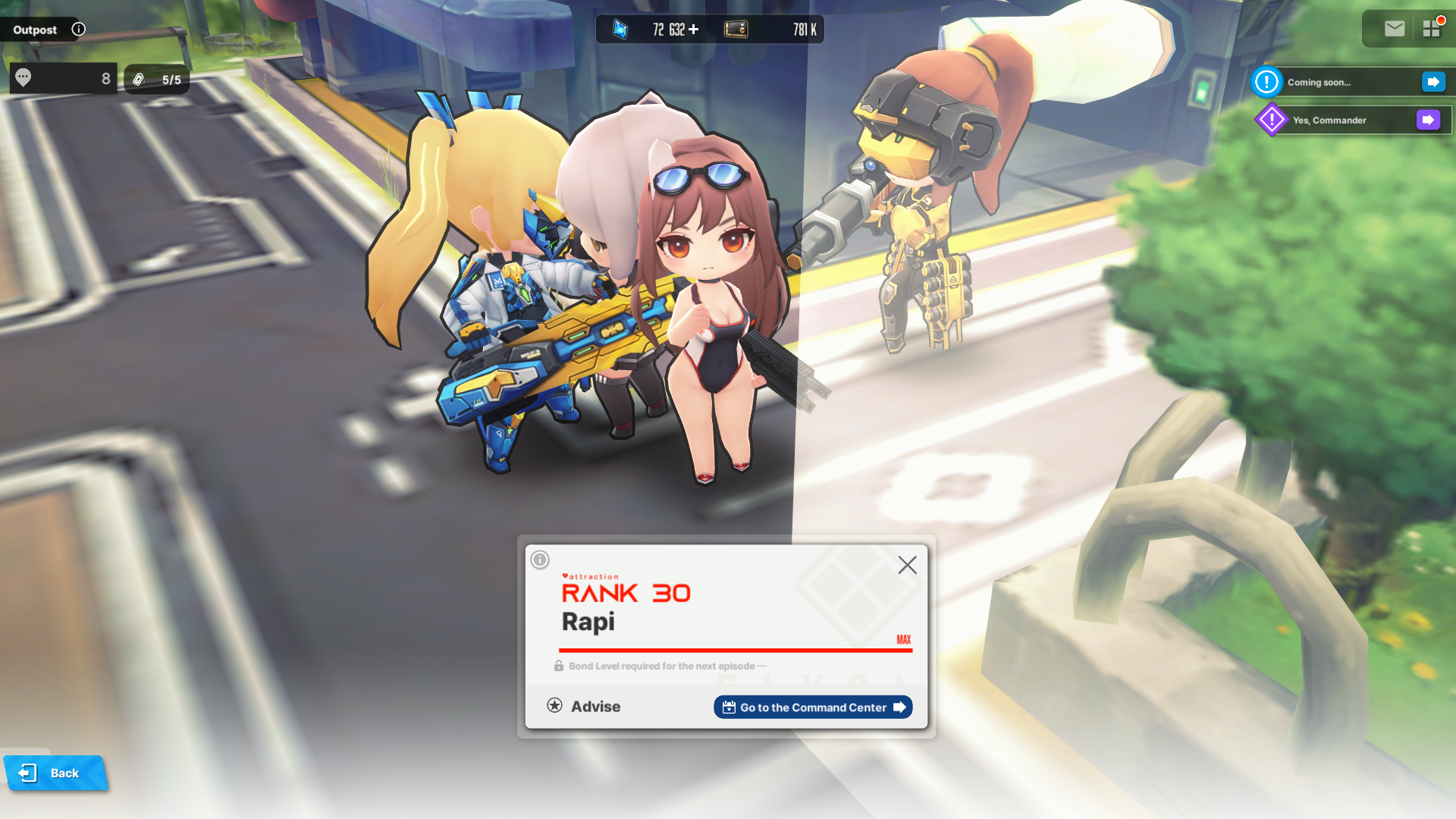Click the Advise star icon

pyautogui.click(x=556, y=705)
